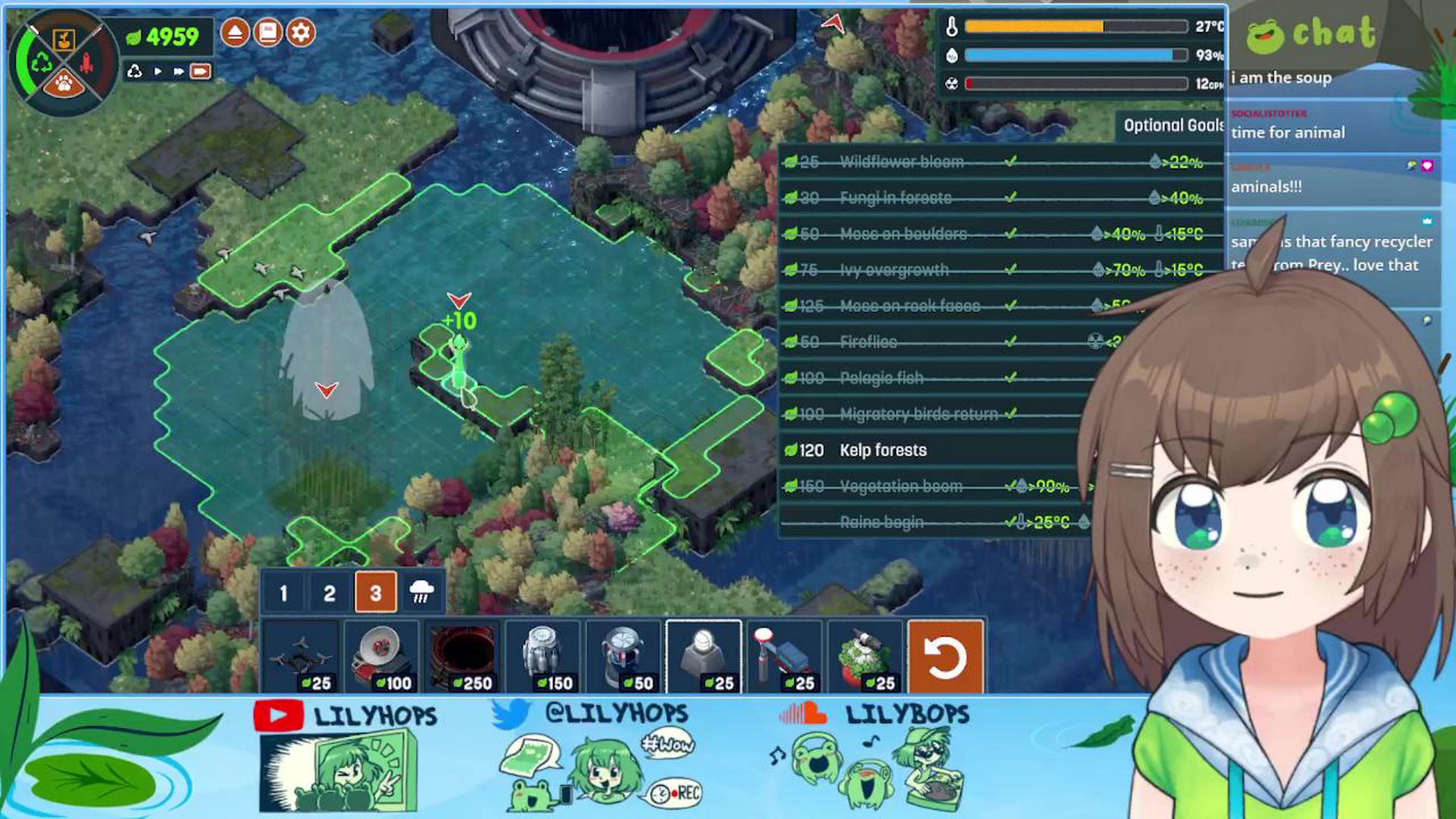Switch to building tab 1
Image resolution: width=1456 pixels, height=819 pixels.
coord(284,593)
